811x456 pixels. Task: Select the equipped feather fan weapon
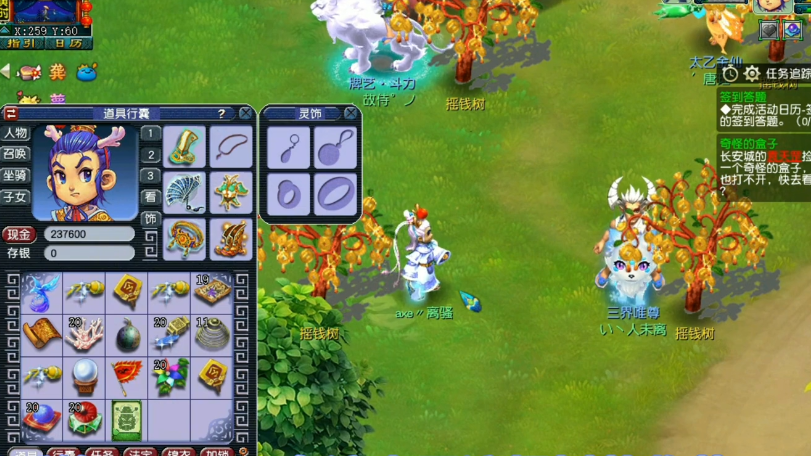(185, 192)
